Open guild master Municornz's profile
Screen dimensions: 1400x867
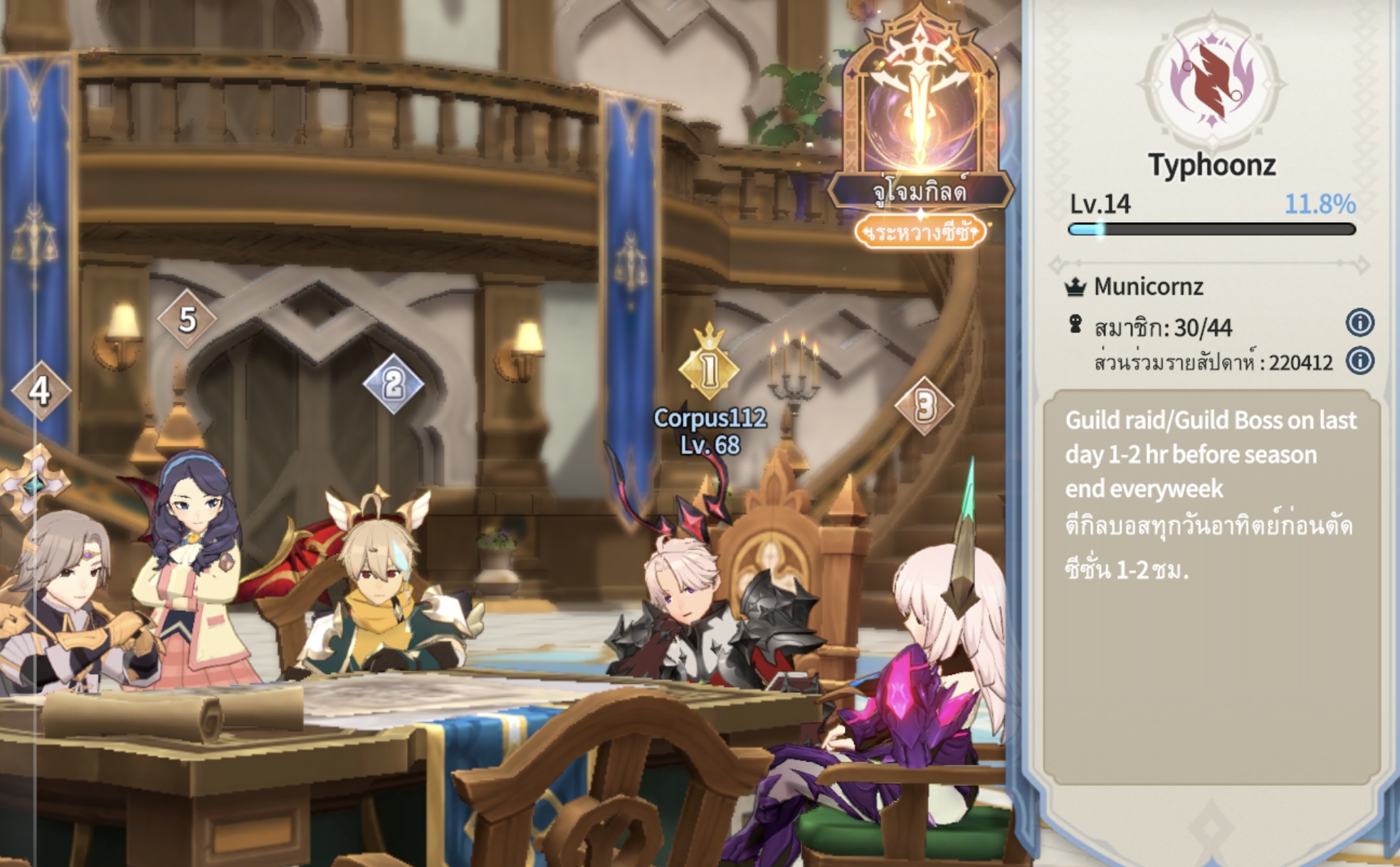point(1147,287)
